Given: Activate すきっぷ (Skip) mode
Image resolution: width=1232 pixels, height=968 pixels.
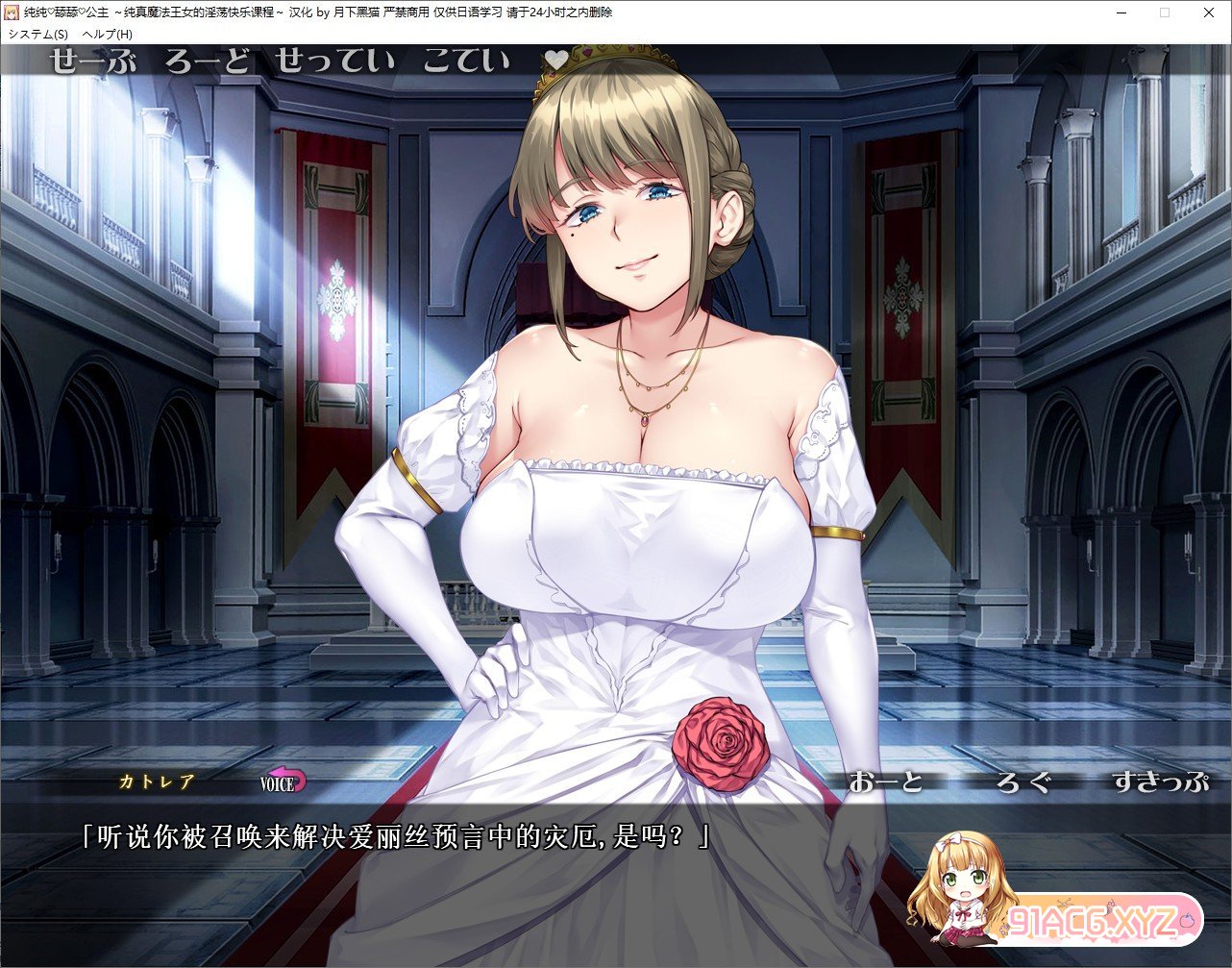Looking at the screenshot, I should pyautogui.click(x=1159, y=782).
